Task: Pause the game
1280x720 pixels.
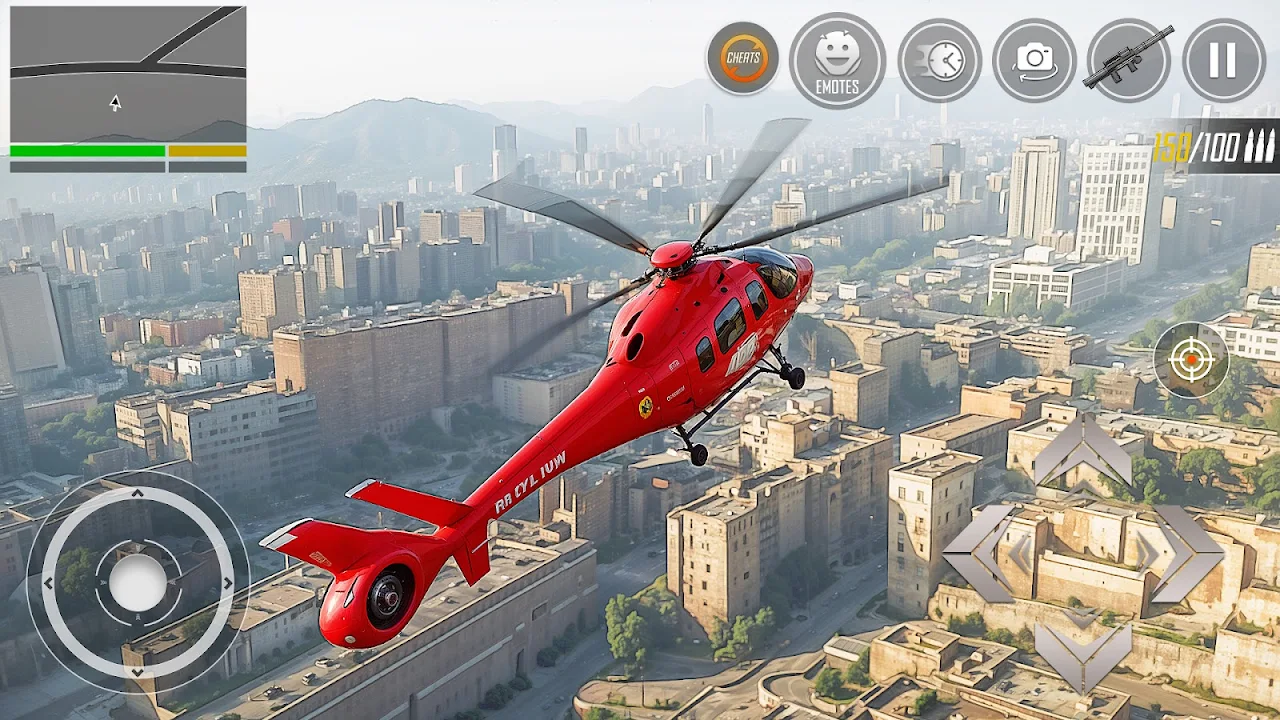Action: (1223, 60)
